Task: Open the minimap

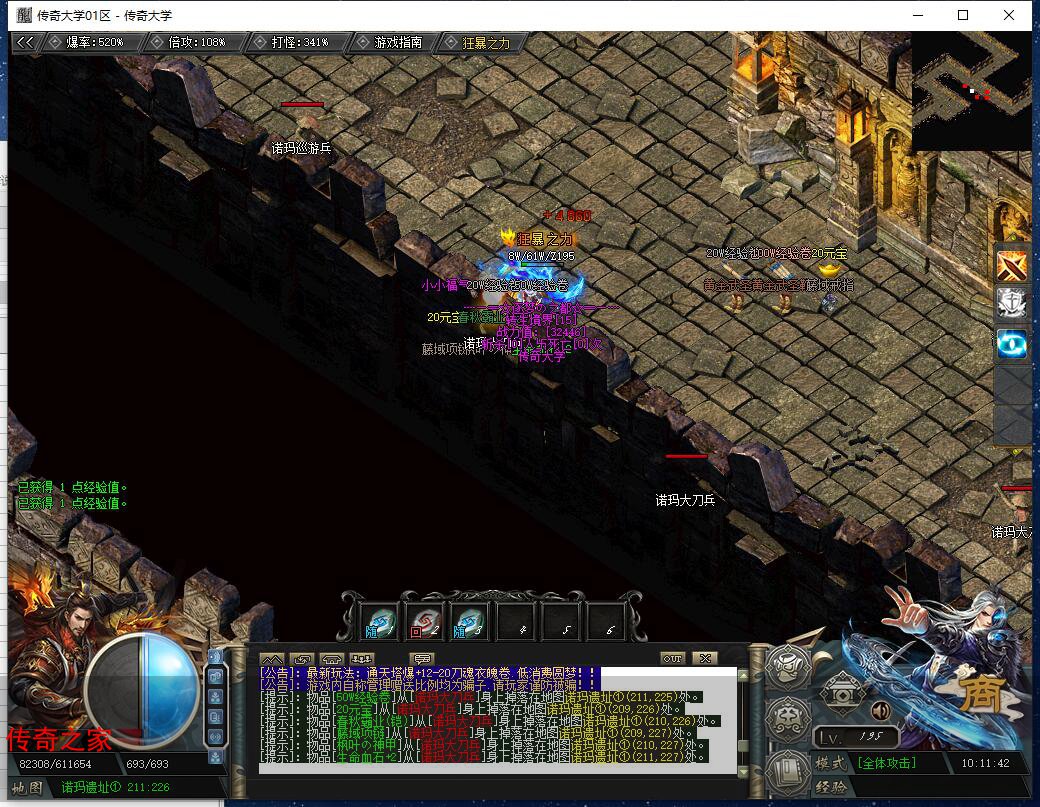Action: 971,90
